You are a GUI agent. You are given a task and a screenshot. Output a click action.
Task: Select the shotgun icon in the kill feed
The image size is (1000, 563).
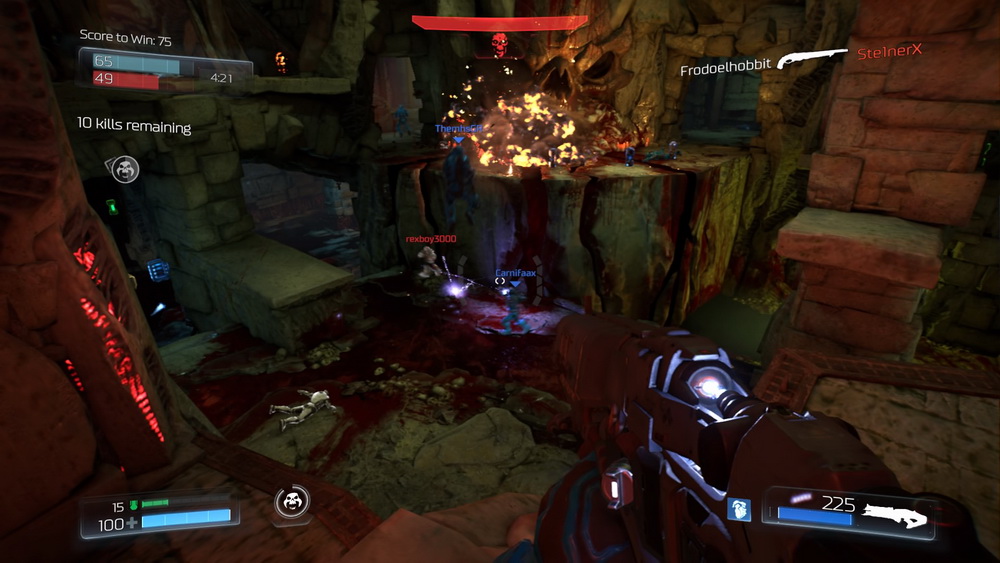click(812, 59)
